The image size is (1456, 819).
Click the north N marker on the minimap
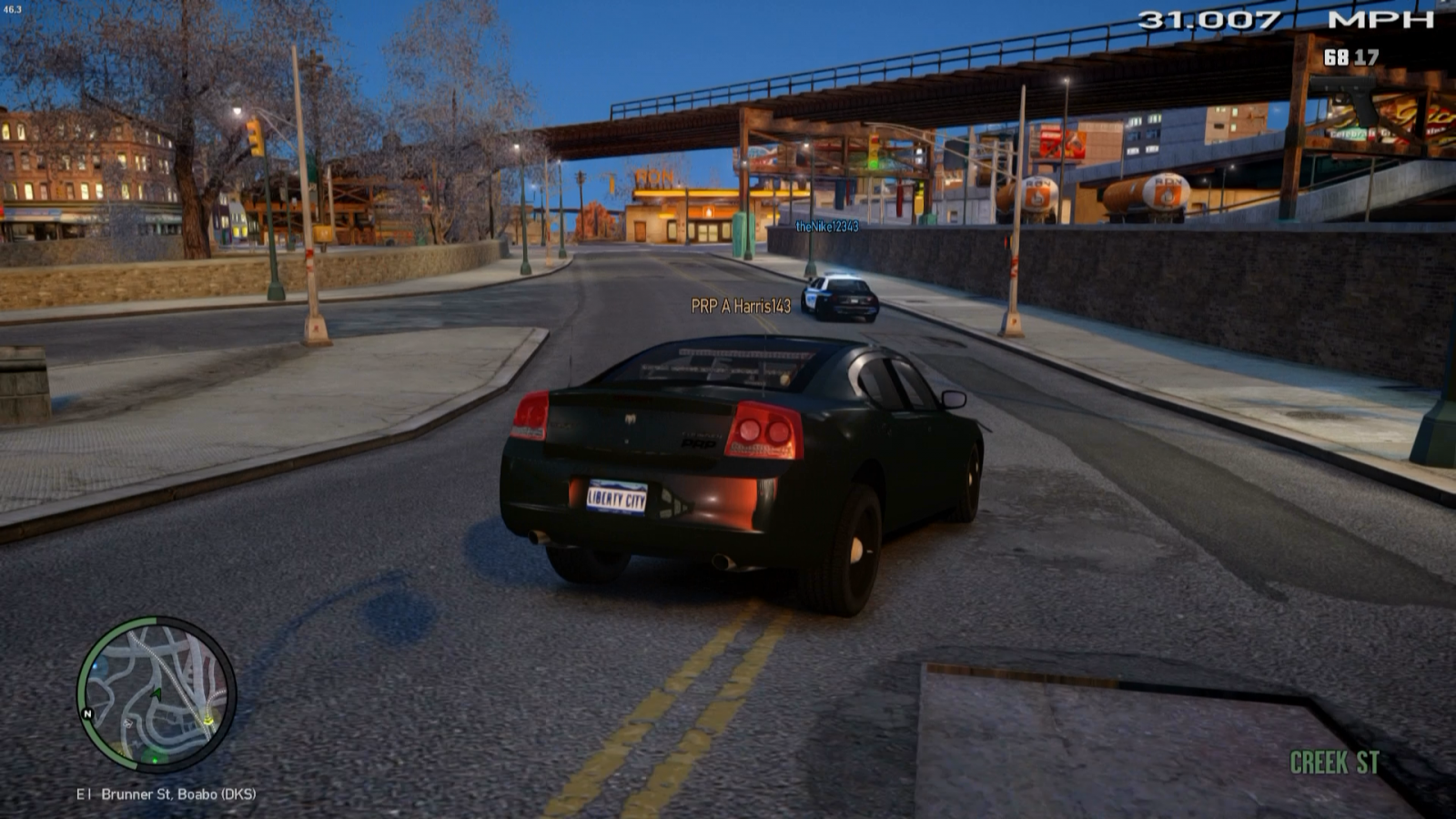pyautogui.click(x=87, y=713)
